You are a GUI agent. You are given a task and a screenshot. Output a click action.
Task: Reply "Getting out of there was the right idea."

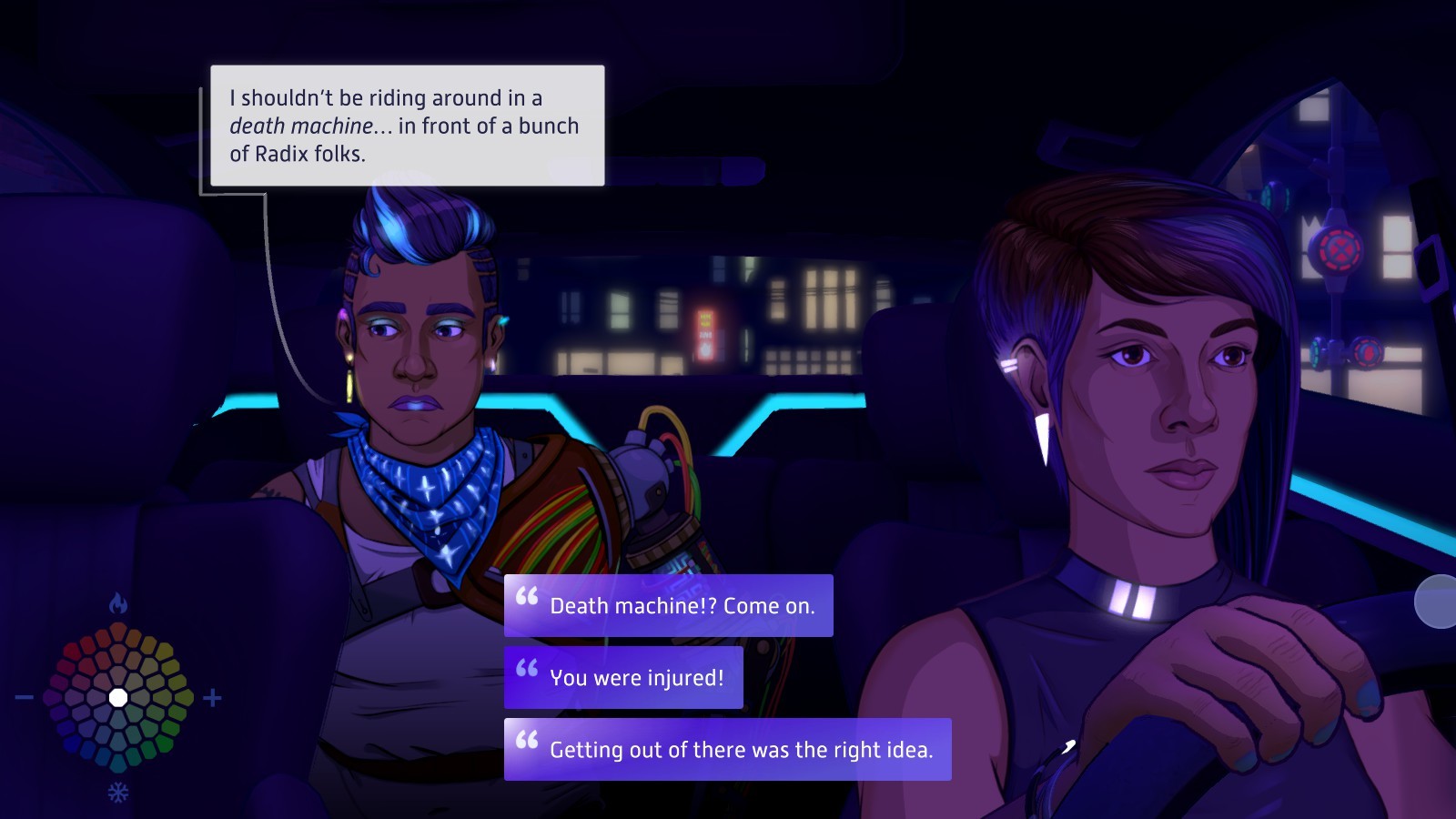click(x=727, y=749)
